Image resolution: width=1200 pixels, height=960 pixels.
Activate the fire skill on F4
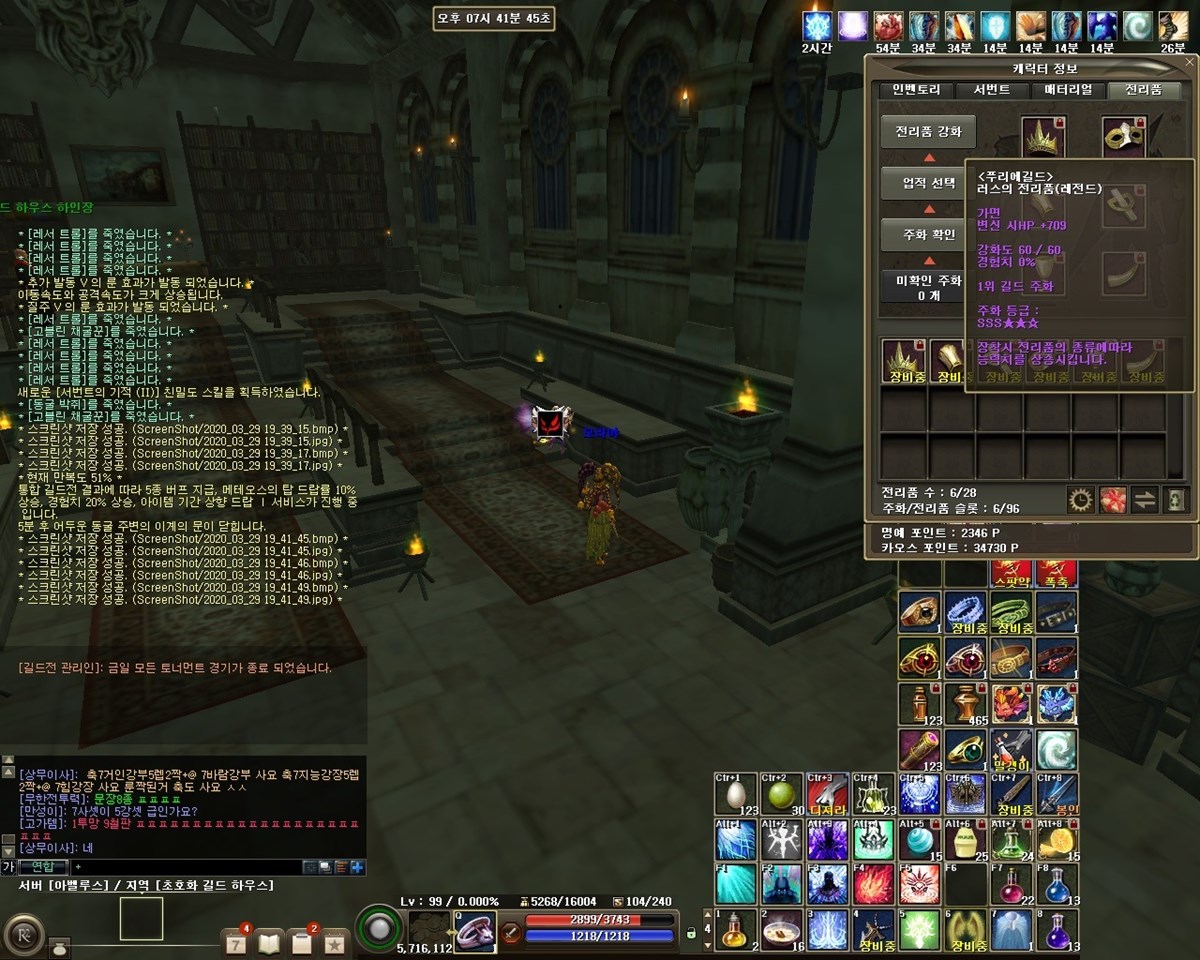(874, 884)
